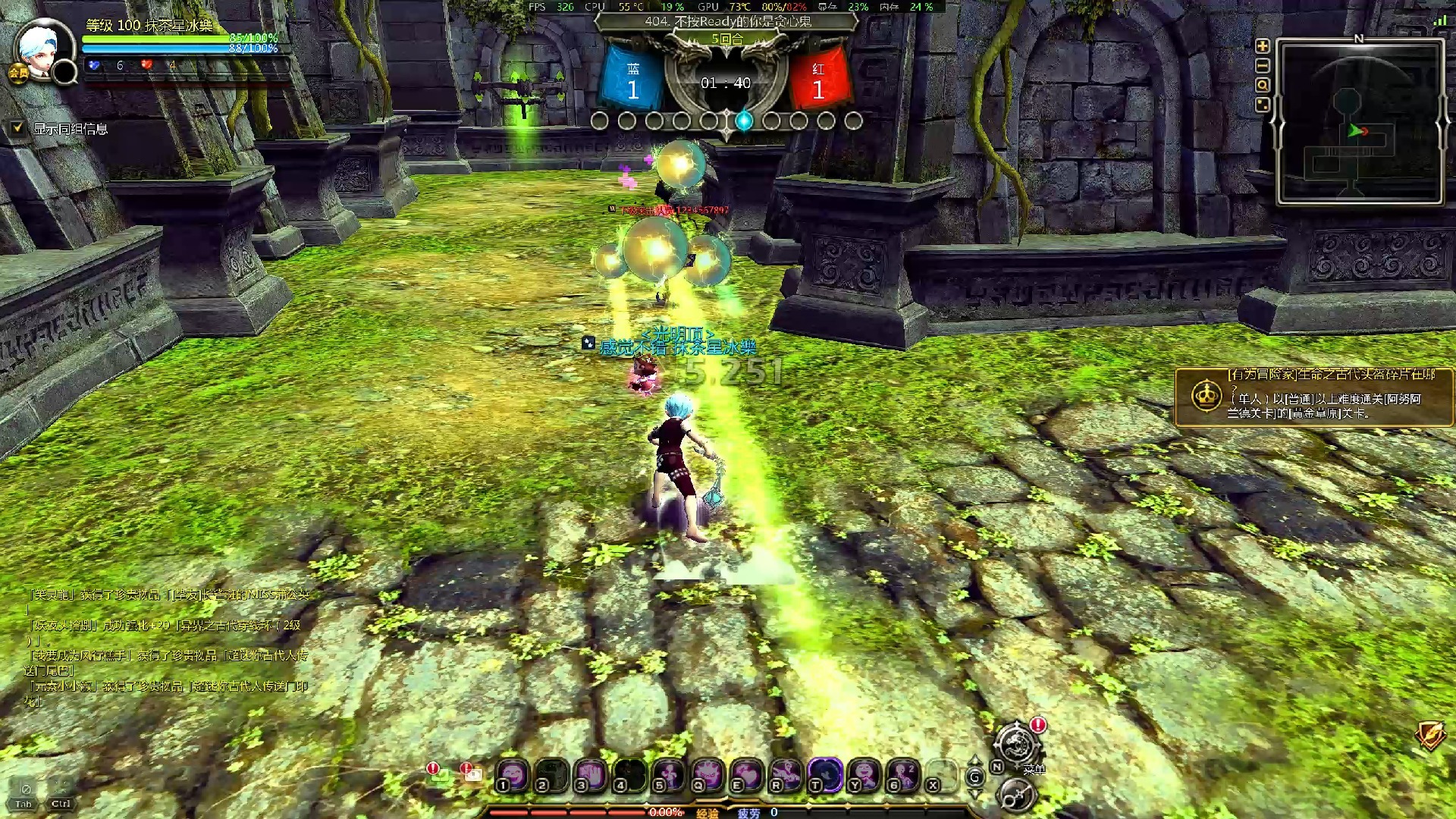Switch hotbar page with the G arrow button
Viewport: 1456px width, 819px height.
(x=975, y=777)
